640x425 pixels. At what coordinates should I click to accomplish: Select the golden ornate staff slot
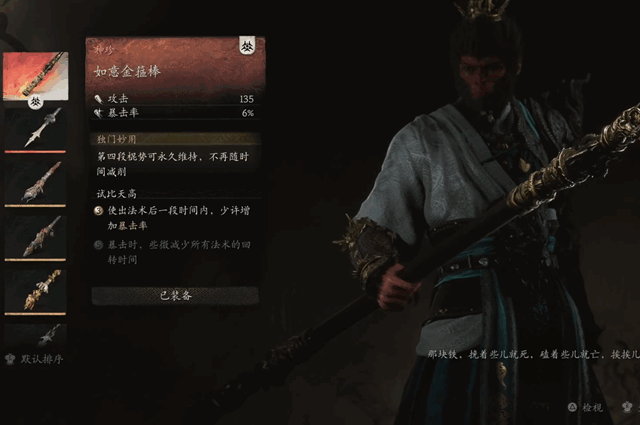36,289
